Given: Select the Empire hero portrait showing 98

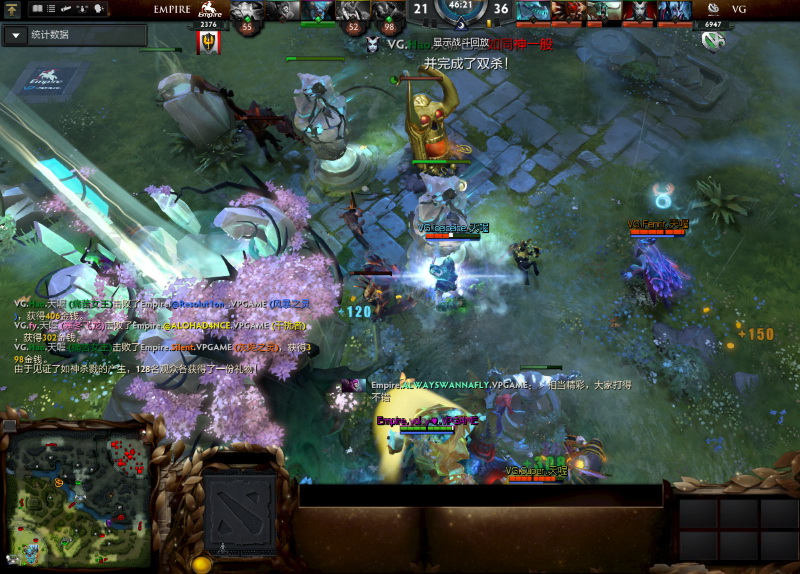Looking at the screenshot, I should pos(388,12).
